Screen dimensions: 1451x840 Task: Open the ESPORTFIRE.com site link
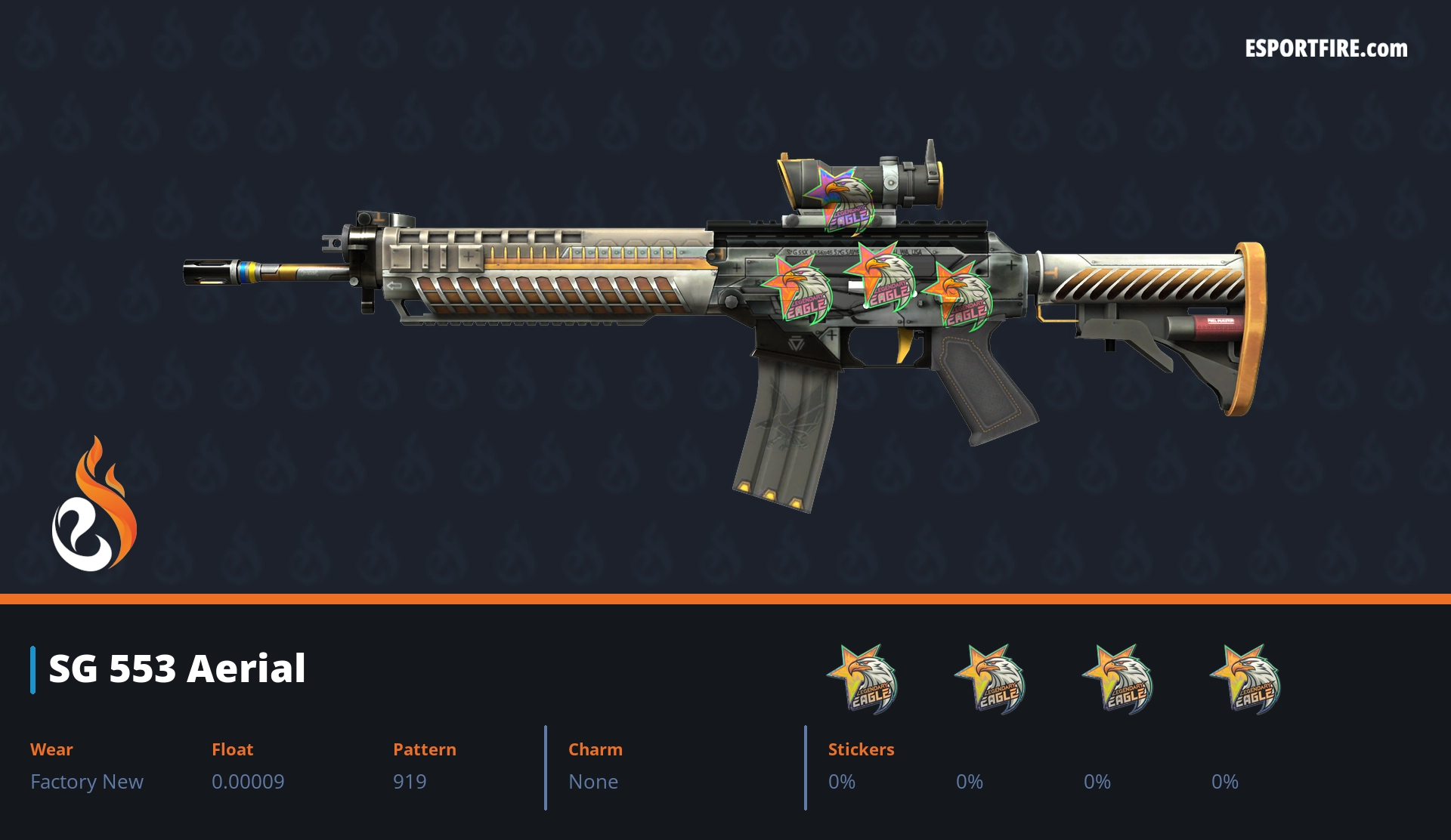[1326, 49]
